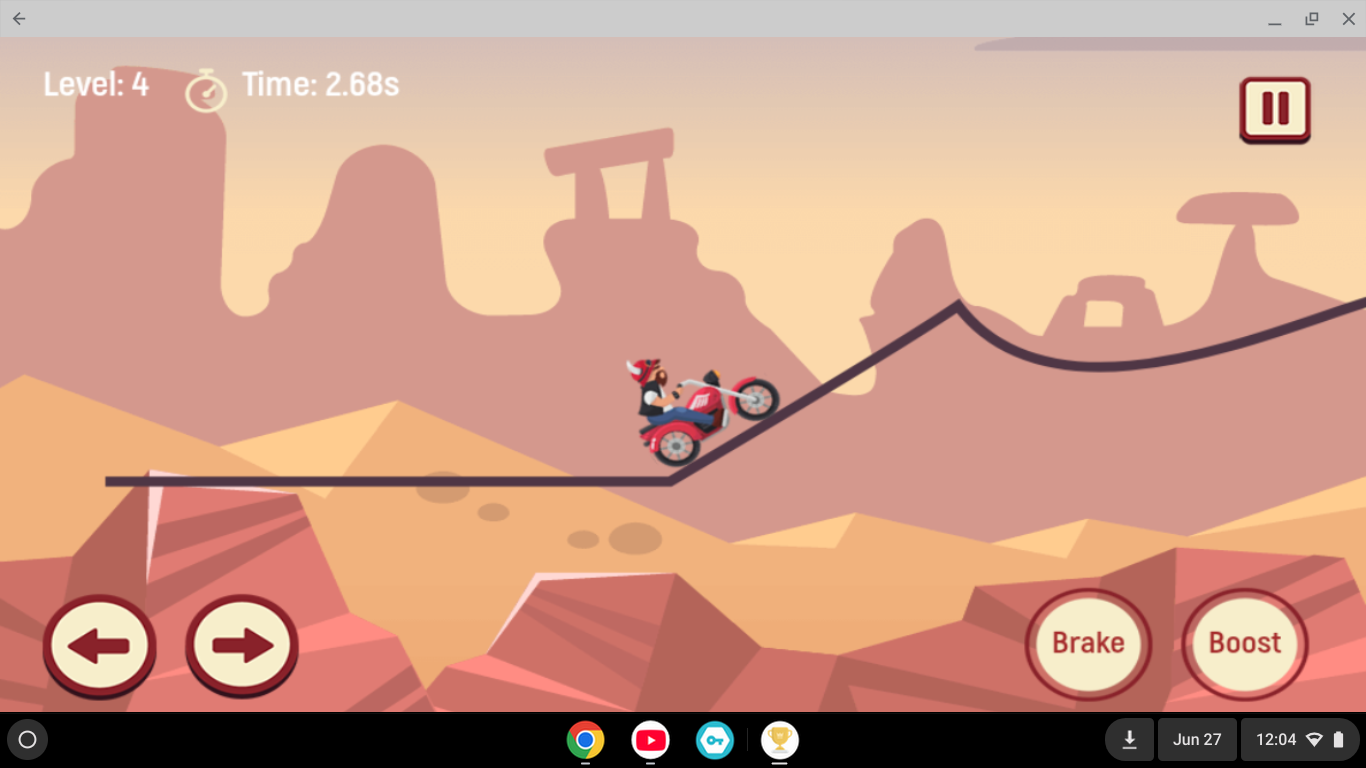Open Chrome from the shelf

(585, 740)
